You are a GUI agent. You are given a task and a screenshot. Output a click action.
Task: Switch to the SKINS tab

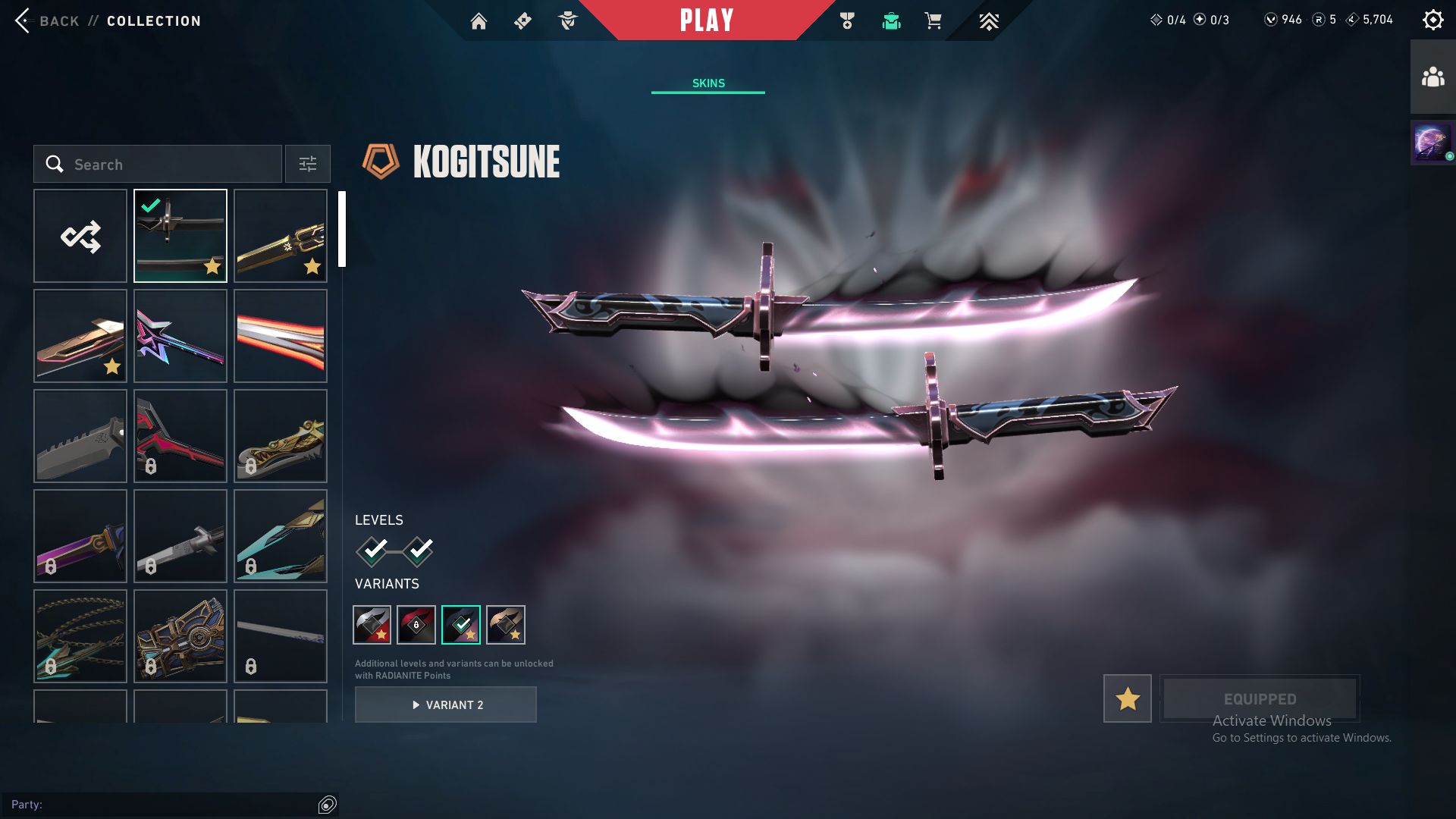(708, 83)
